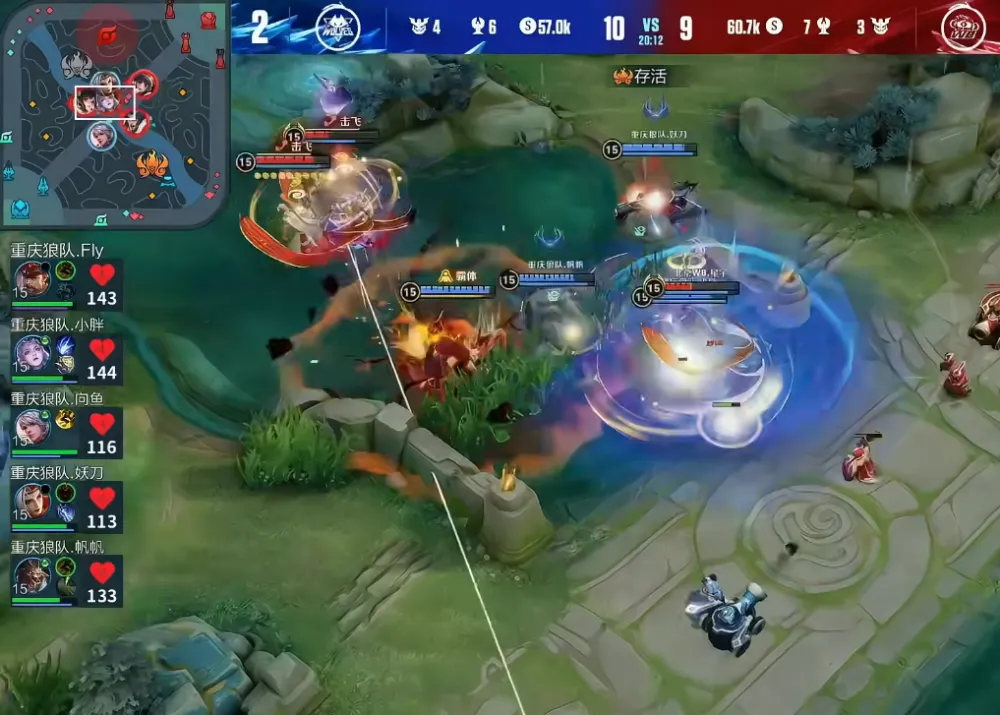Select the 重庆狼队.向鱼 player portrait
The height and width of the screenshot is (715, 1000).
point(31,428)
